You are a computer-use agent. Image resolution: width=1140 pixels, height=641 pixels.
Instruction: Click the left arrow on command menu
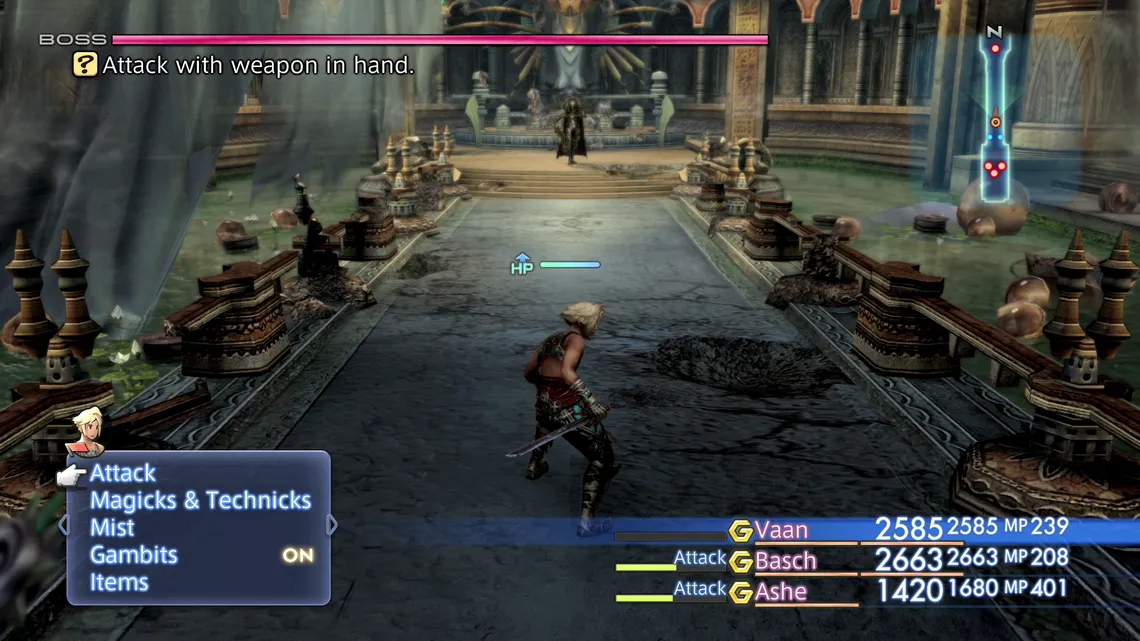point(64,525)
